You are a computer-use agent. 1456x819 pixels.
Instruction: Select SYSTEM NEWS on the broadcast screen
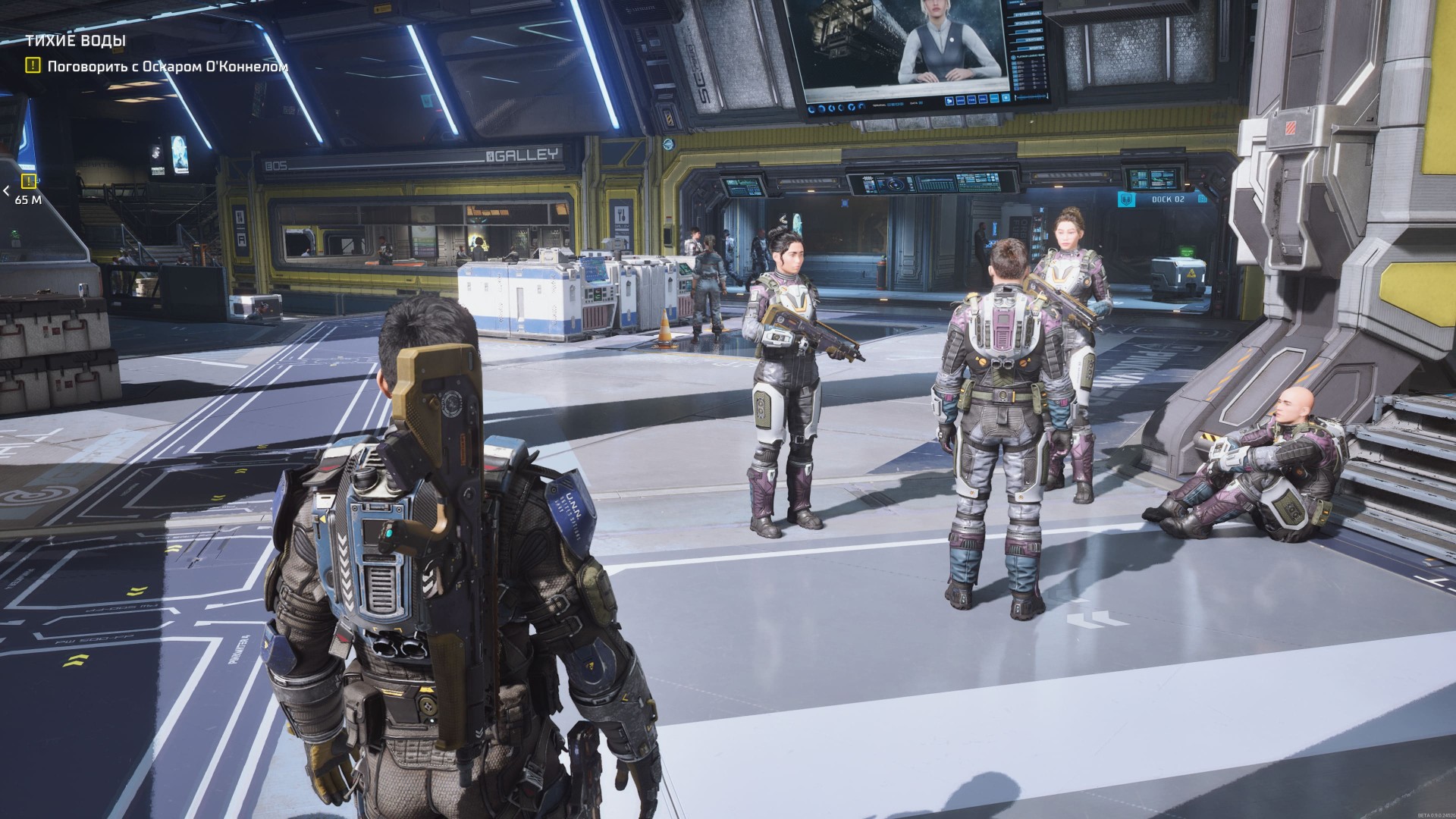1028,14
